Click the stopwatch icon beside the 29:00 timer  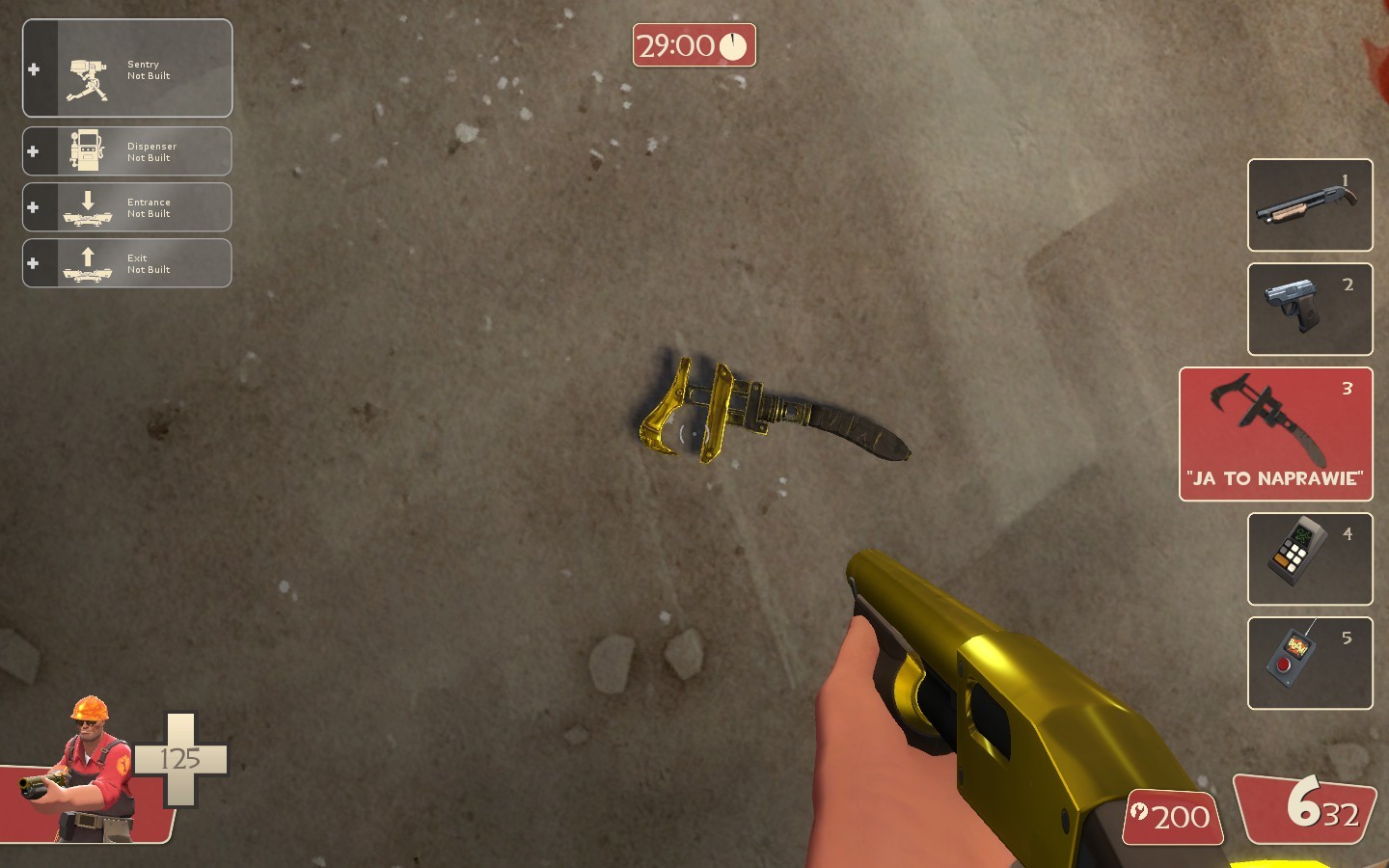pos(734,44)
